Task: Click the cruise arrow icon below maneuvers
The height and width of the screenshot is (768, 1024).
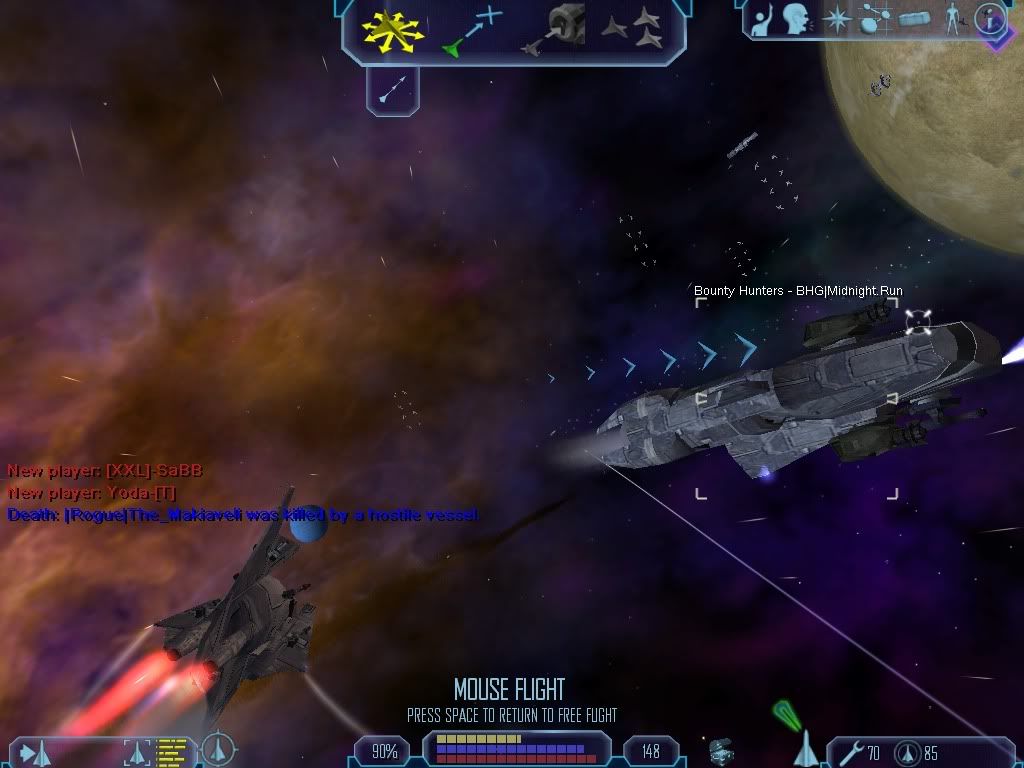Action: pos(391,91)
